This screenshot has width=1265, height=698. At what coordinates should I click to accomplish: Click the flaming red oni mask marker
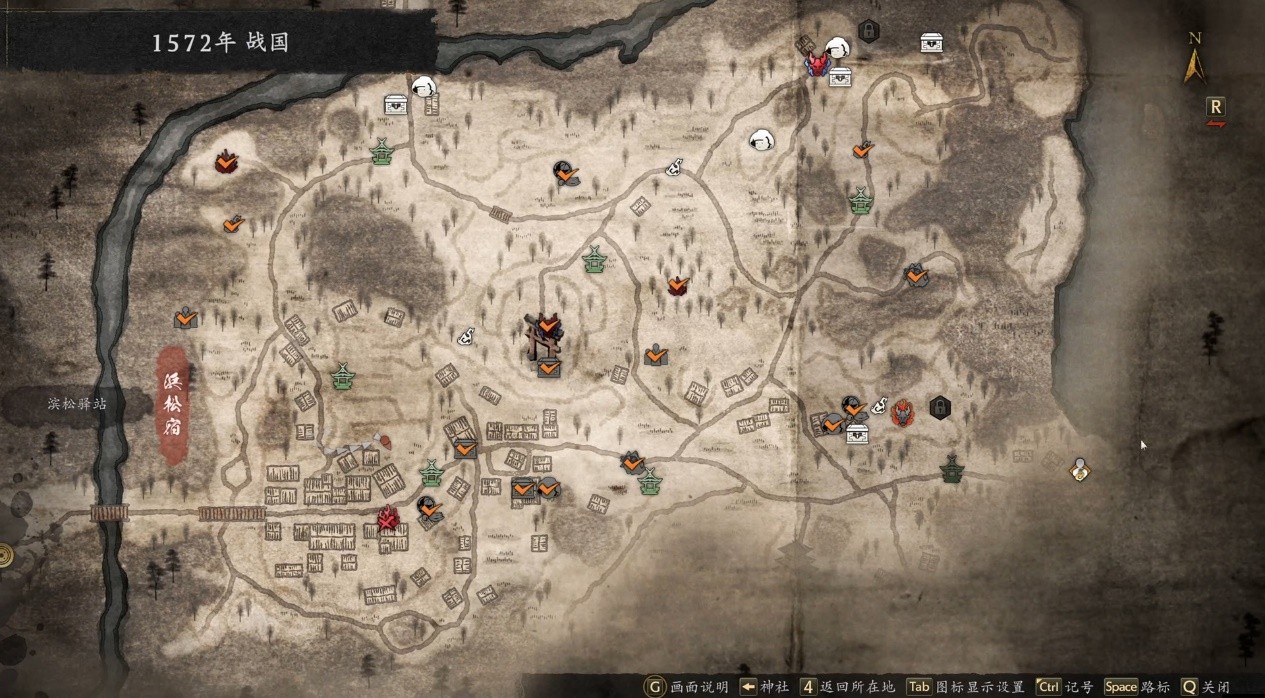coord(902,411)
